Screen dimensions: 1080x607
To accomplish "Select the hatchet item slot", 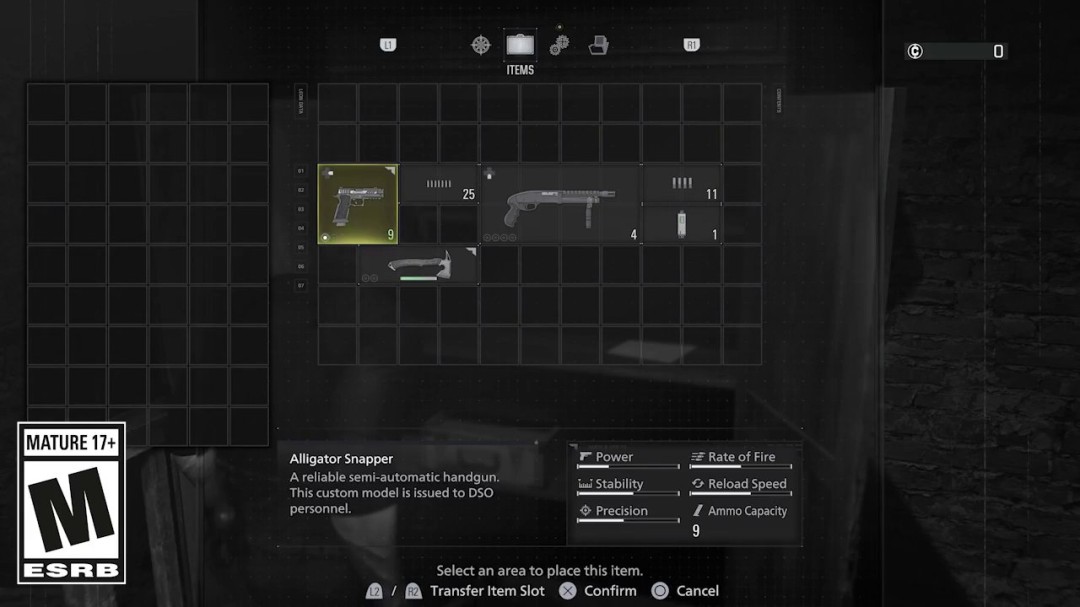I will 418,265.
